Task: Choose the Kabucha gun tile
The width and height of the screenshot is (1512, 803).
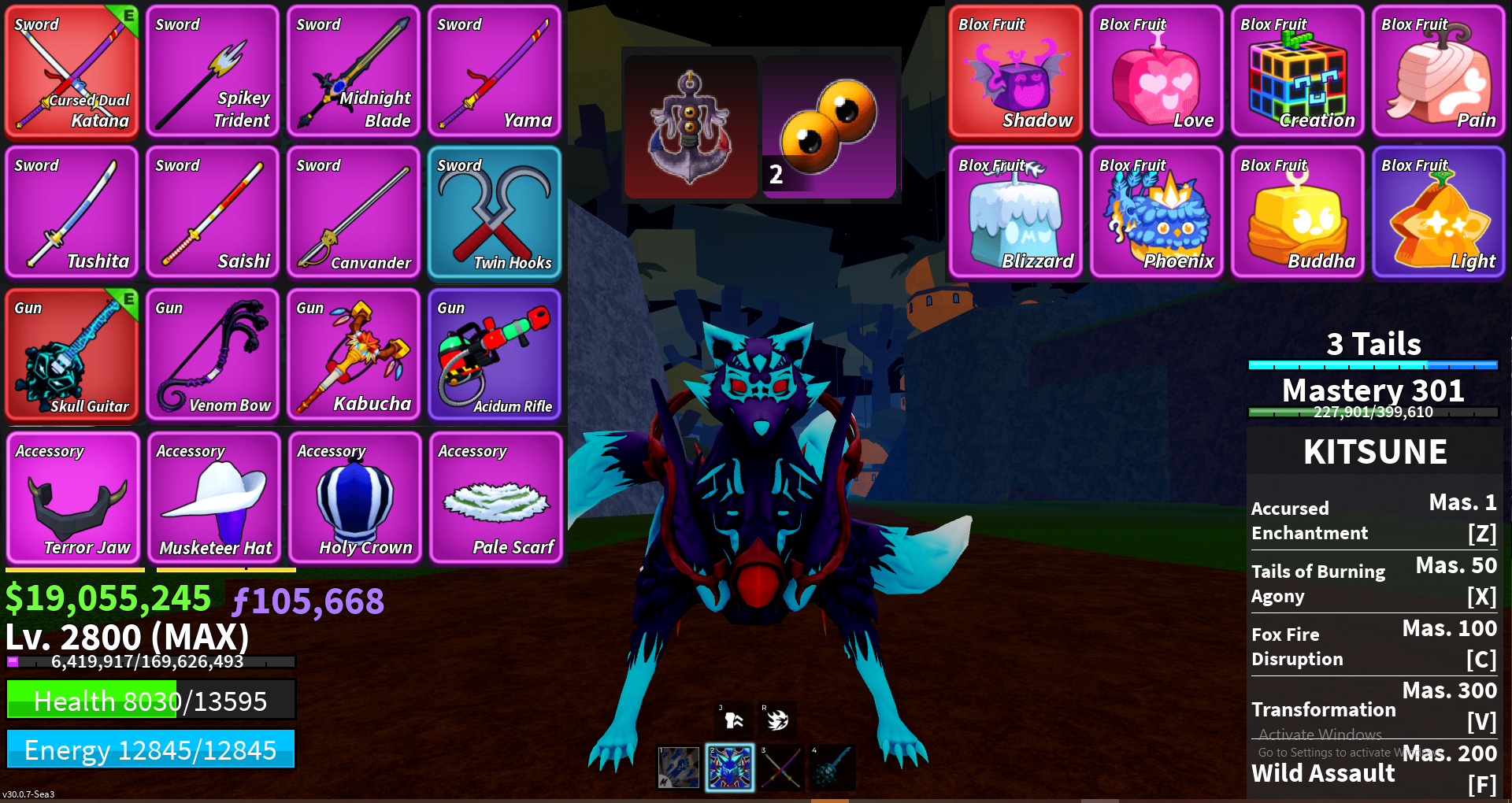Action: 354,354
